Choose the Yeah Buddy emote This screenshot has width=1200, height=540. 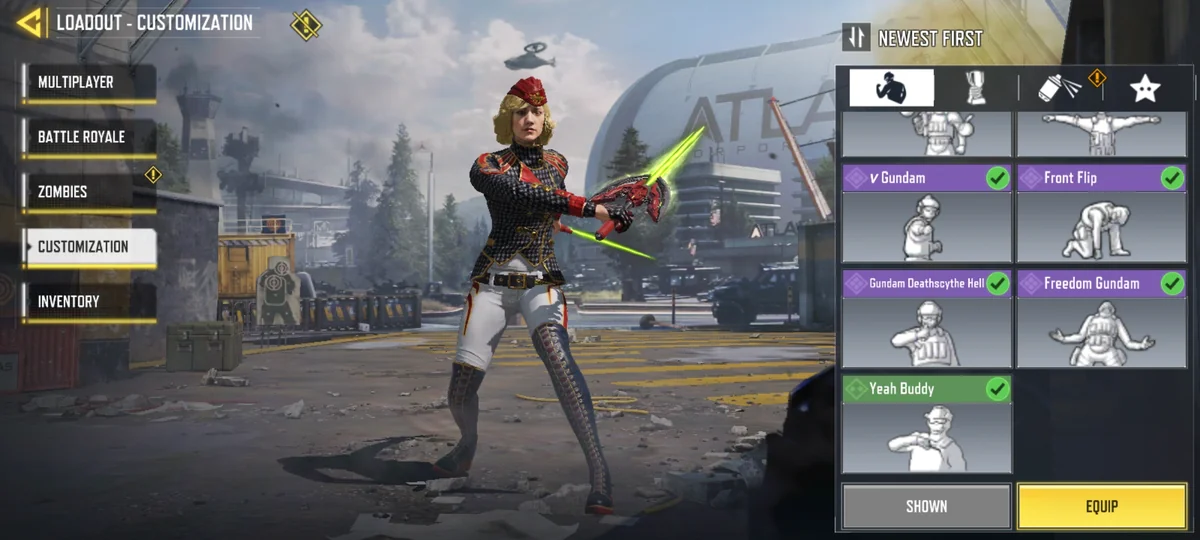click(926, 423)
